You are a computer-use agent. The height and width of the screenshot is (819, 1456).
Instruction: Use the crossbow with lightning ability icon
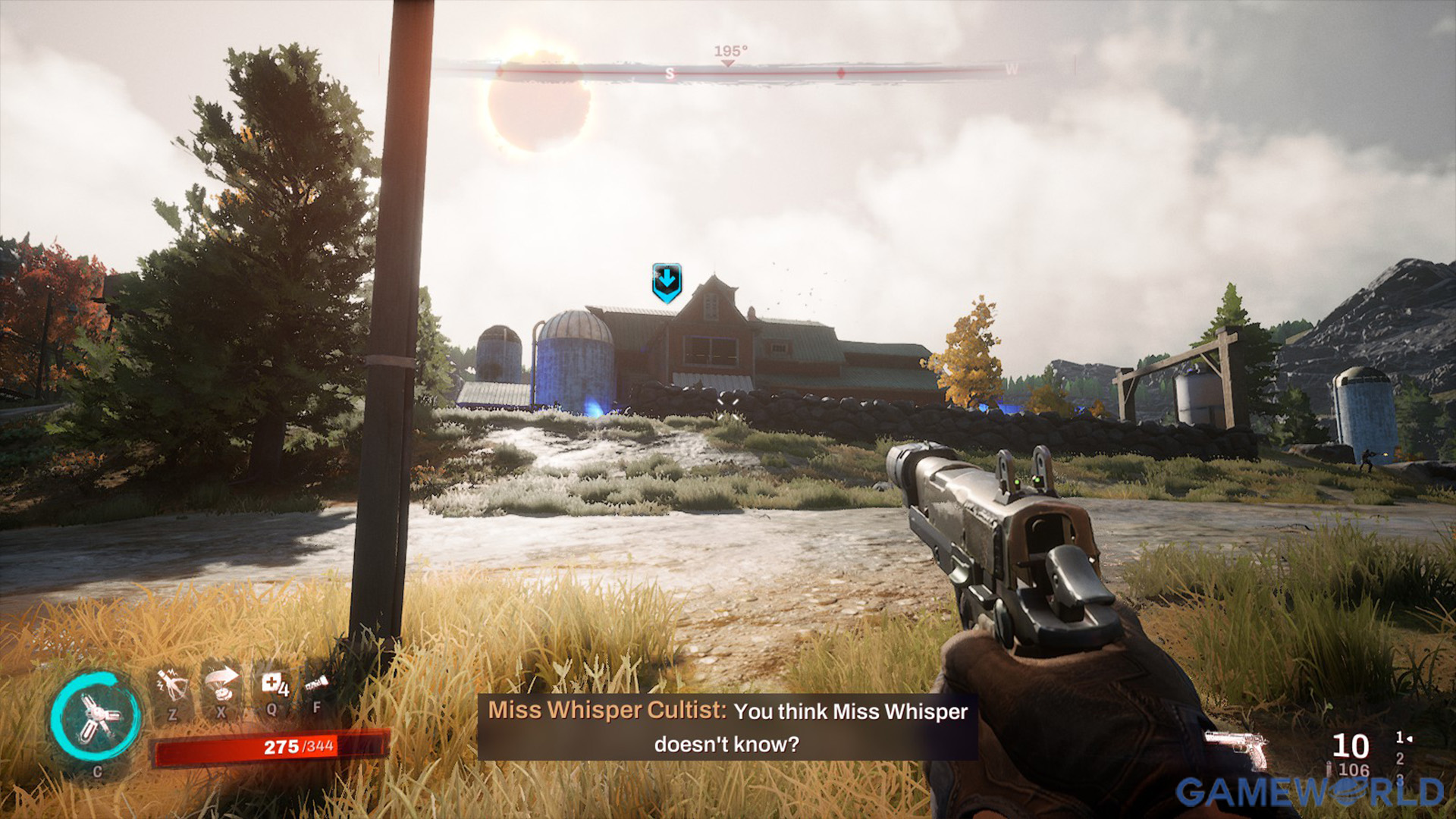(172, 686)
